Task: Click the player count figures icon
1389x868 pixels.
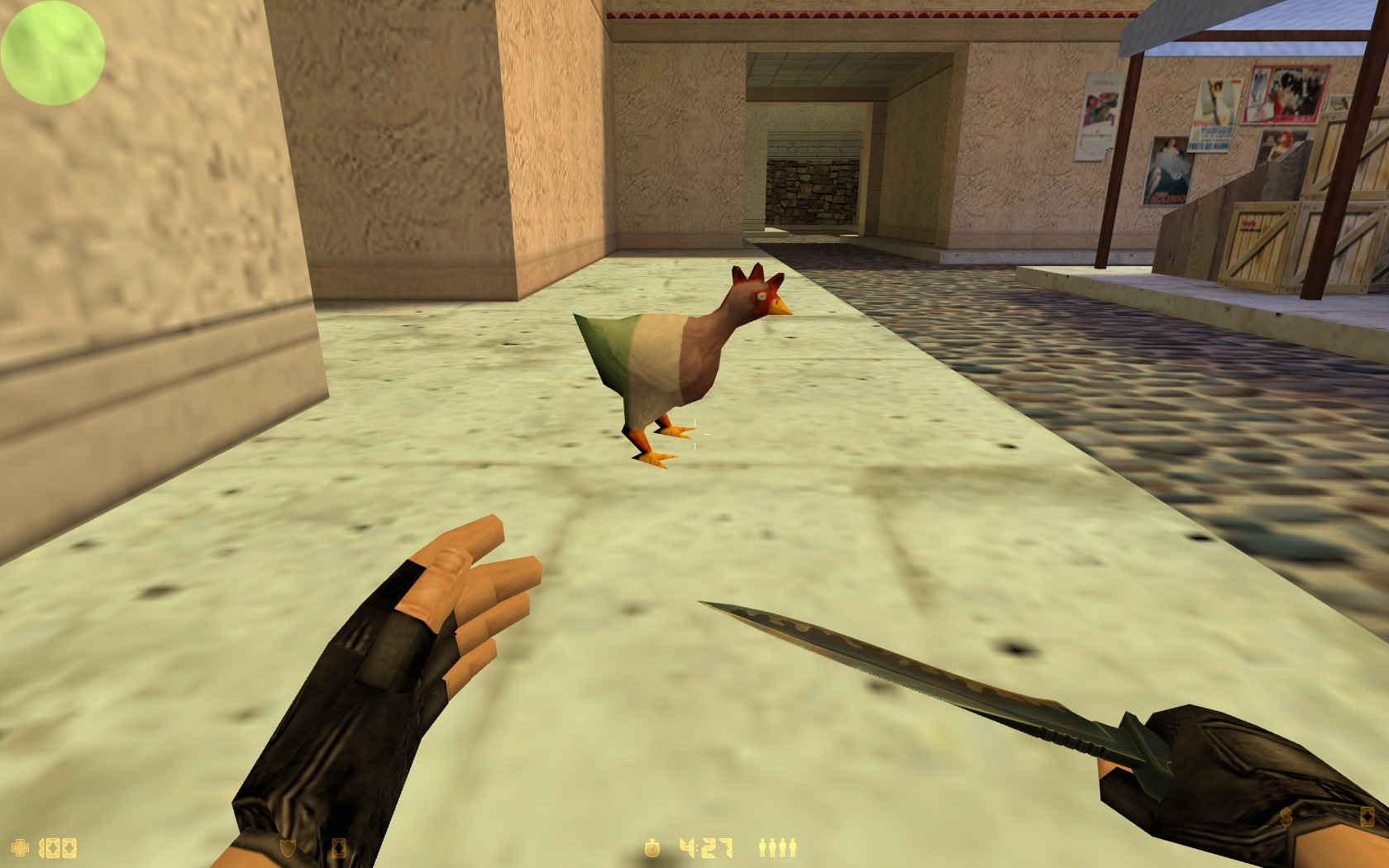Action: click(777, 847)
